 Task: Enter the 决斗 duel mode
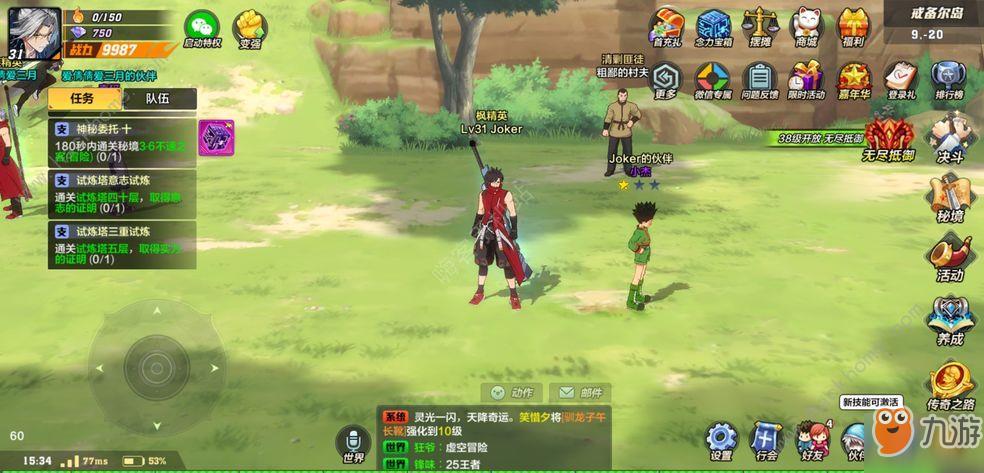(x=949, y=136)
